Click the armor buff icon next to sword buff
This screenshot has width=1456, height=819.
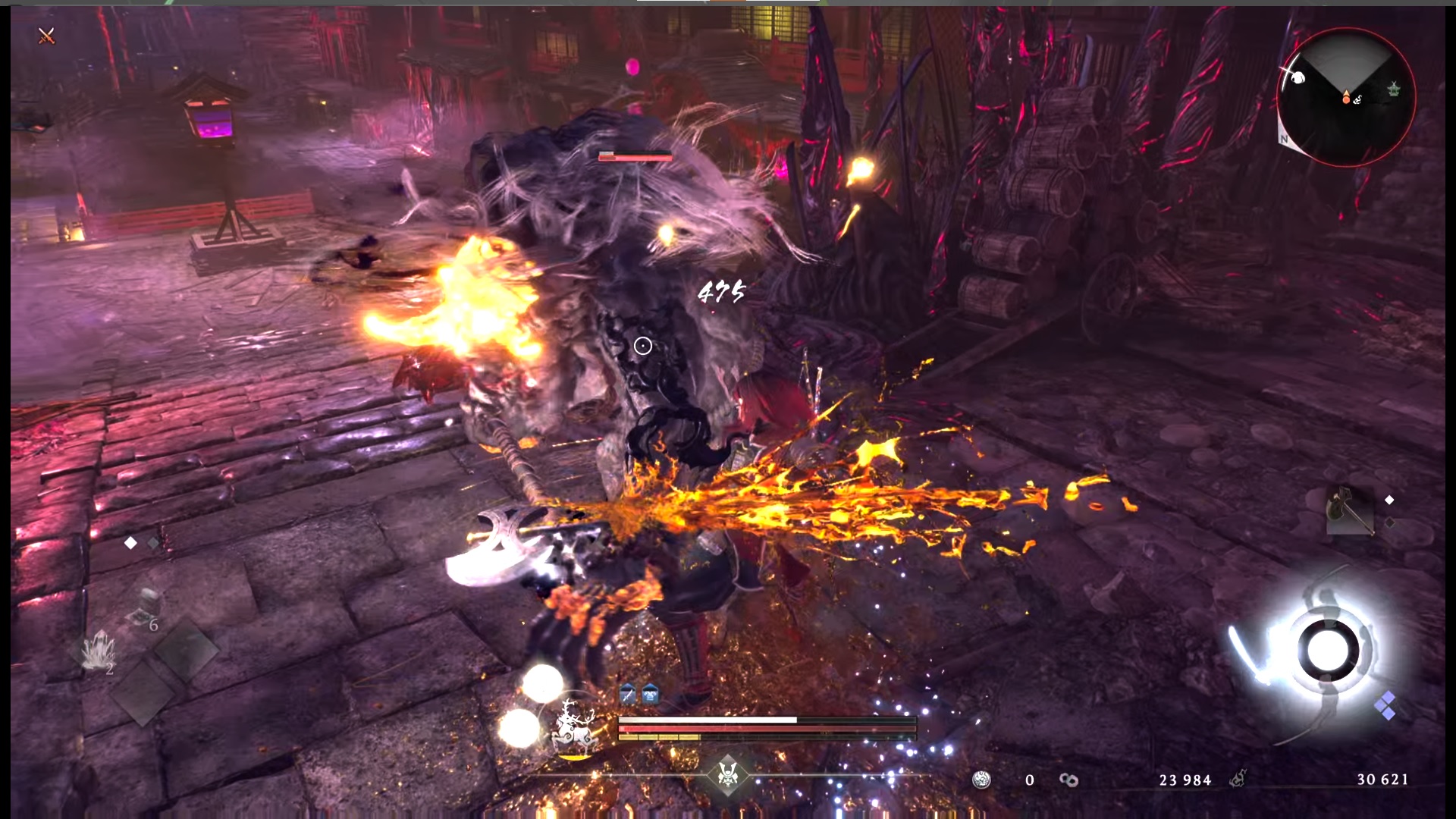(x=651, y=694)
